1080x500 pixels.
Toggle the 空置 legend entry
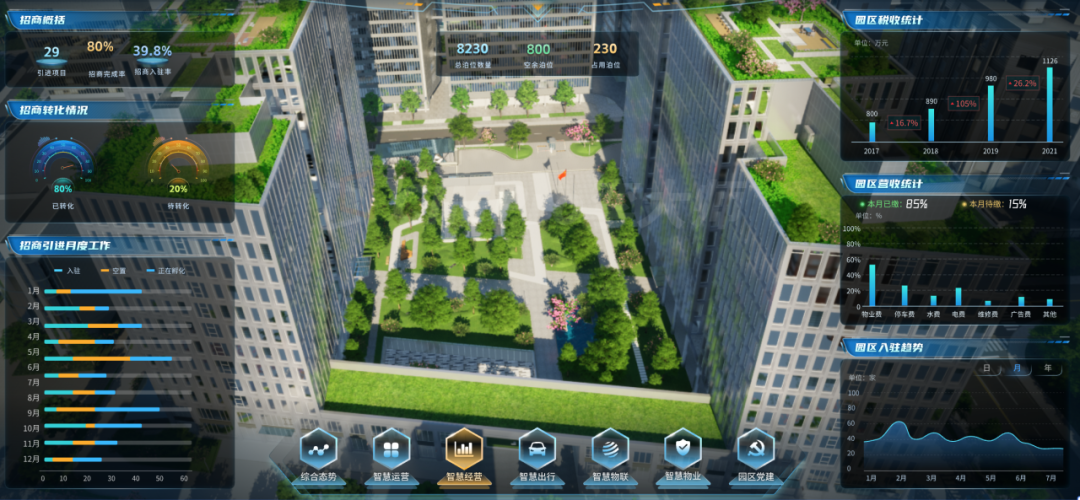tap(112, 270)
